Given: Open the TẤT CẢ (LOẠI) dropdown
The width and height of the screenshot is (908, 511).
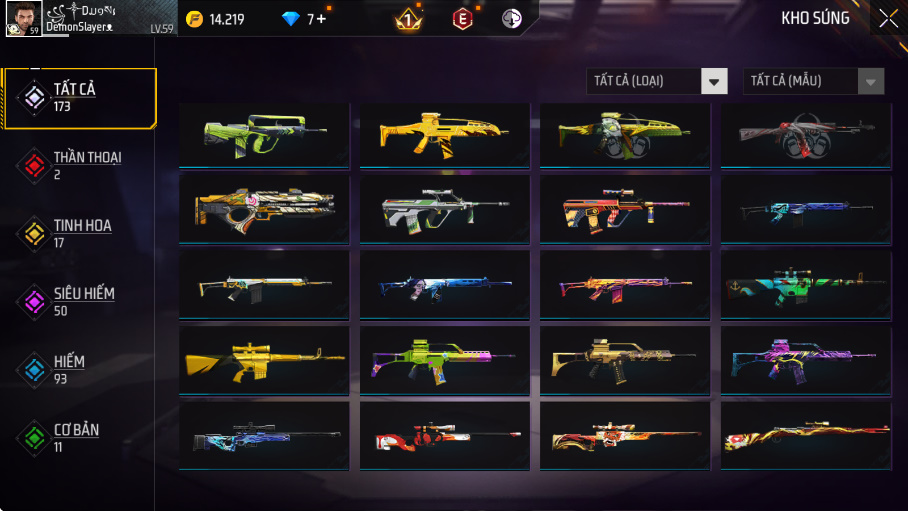Looking at the screenshot, I should tap(656, 81).
